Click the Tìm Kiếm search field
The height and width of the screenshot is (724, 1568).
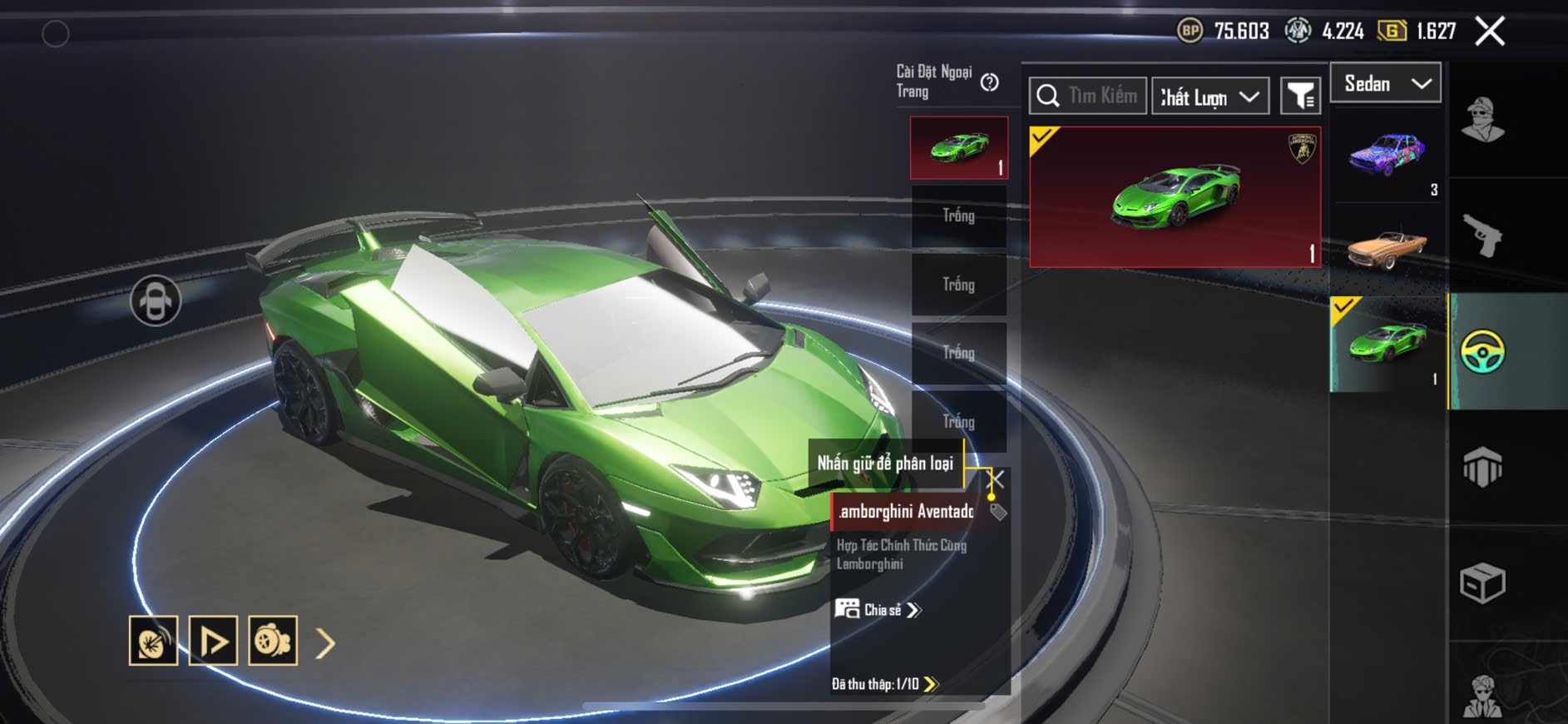click(1088, 96)
